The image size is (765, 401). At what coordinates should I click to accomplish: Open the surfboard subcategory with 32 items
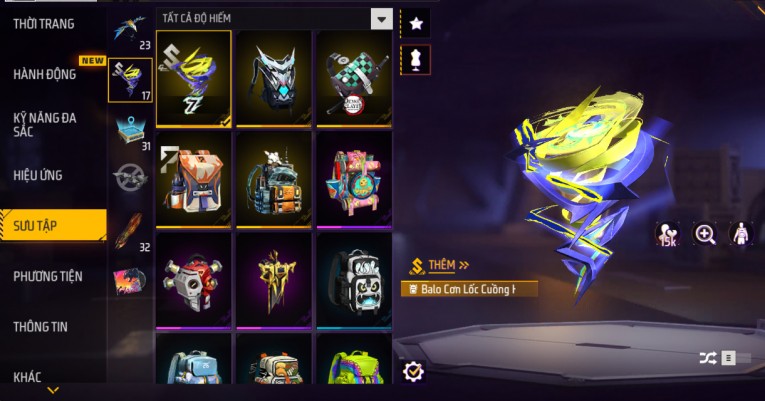[131, 230]
